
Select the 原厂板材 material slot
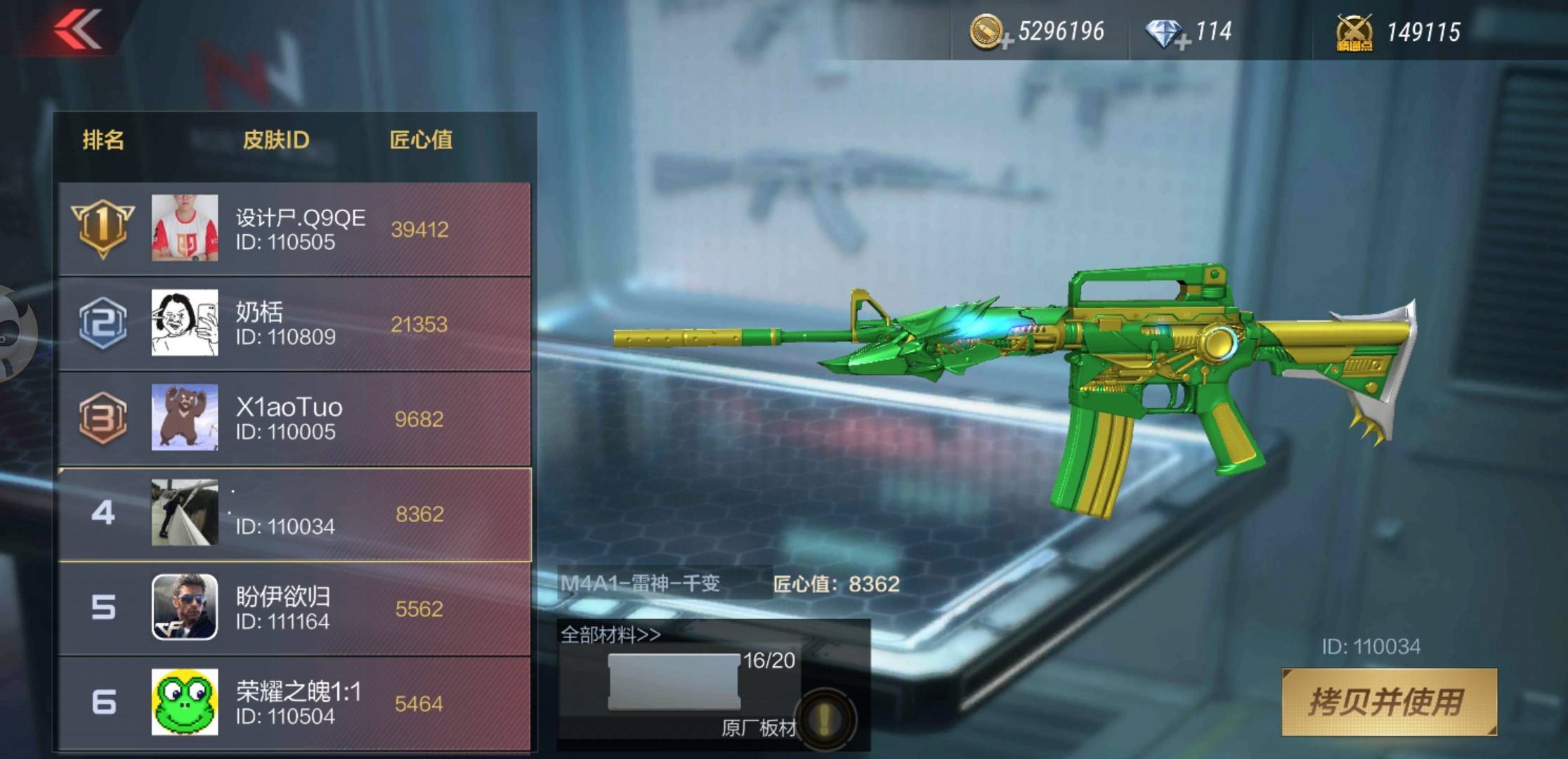[x=674, y=682]
